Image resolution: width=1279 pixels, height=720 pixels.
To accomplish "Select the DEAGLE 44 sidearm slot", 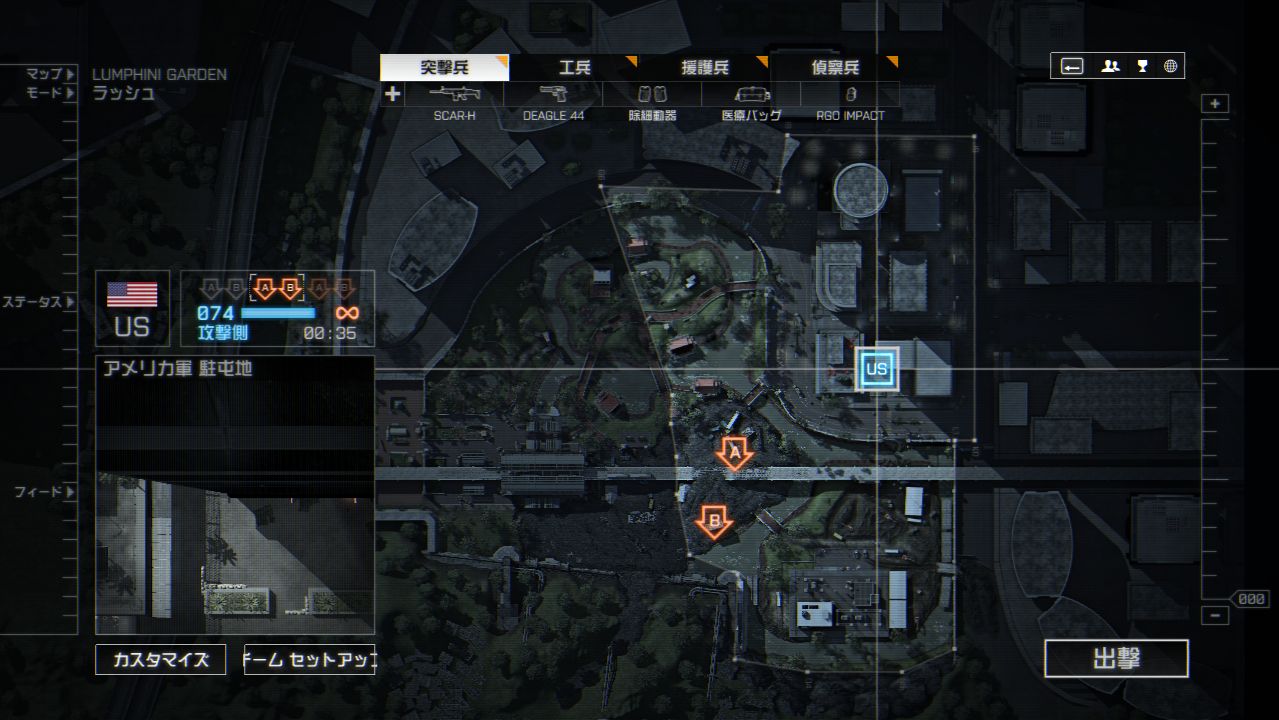I will tap(553, 95).
